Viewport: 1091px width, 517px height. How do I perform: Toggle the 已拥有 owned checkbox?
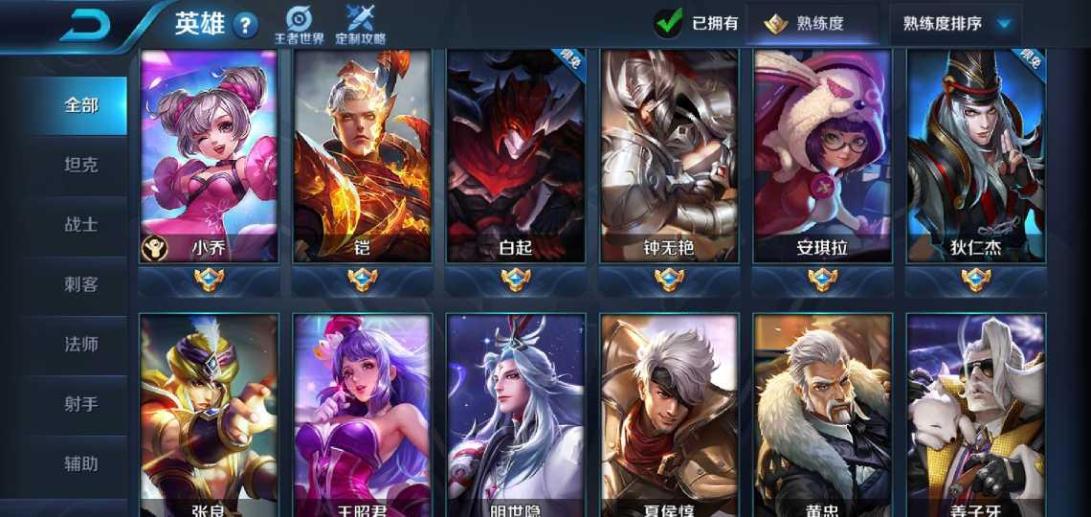tap(668, 23)
